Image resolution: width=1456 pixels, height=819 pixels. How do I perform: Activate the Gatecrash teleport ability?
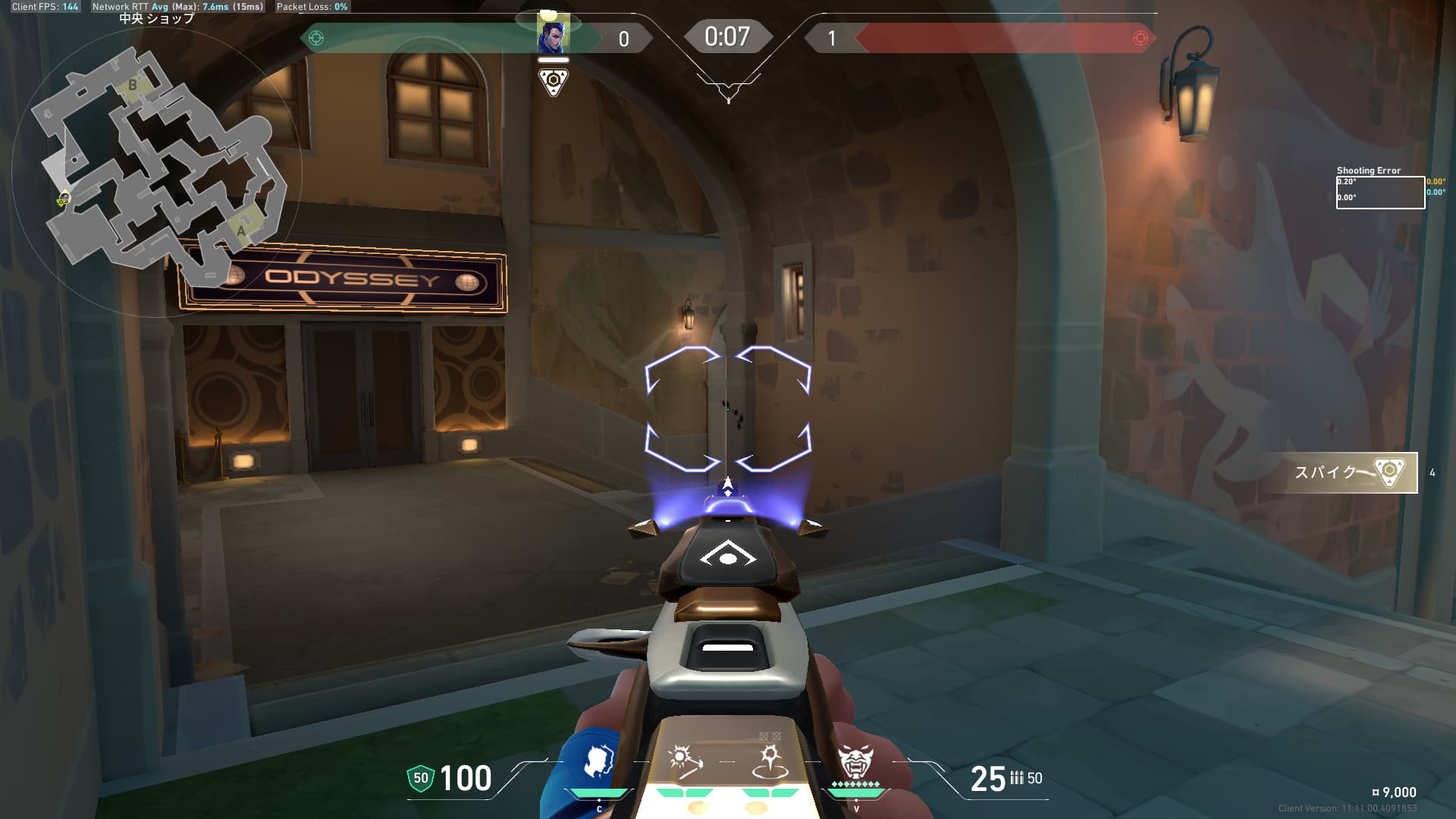click(770, 761)
